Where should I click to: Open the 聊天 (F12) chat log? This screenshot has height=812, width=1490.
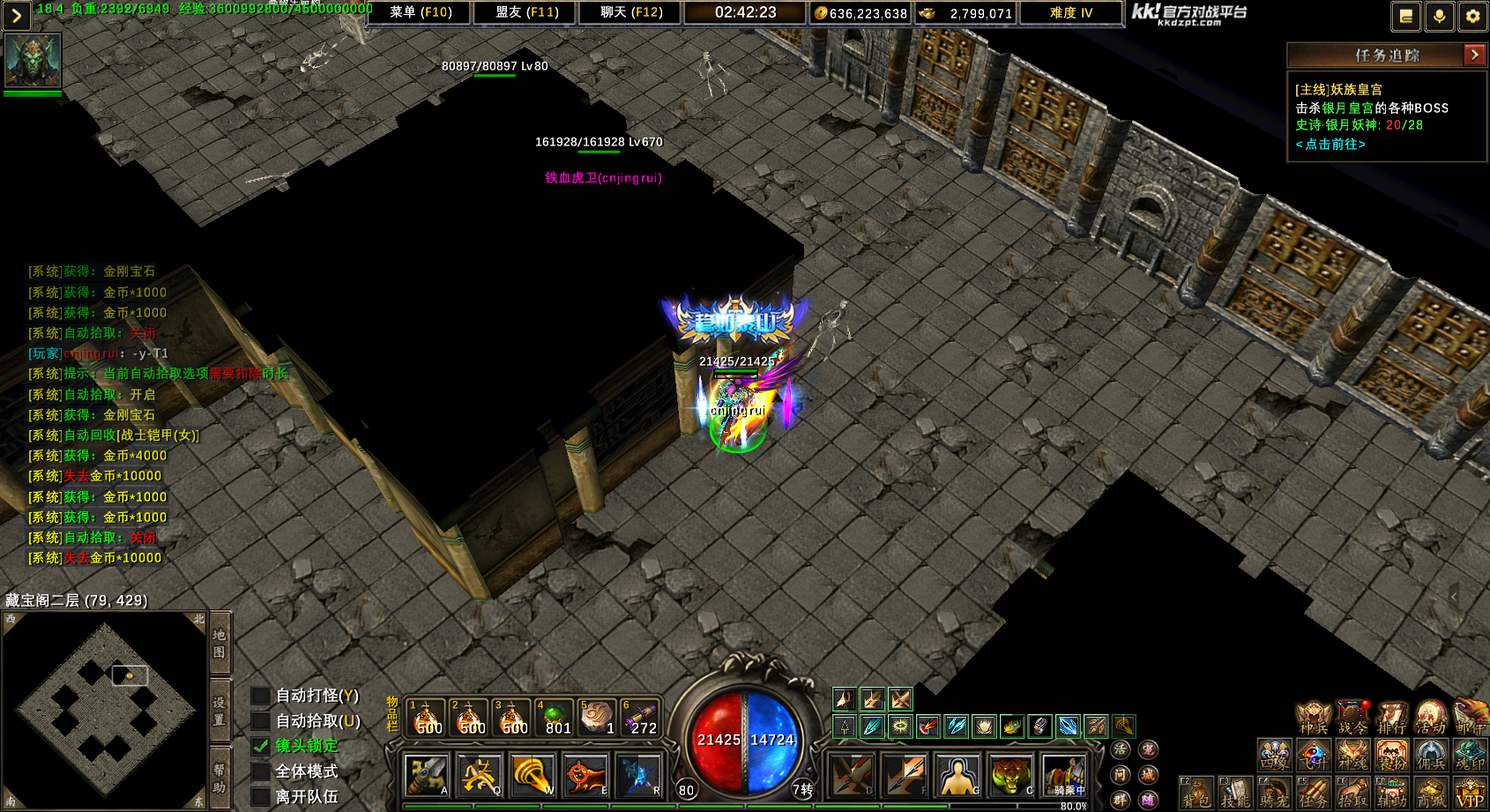point(630,12)
